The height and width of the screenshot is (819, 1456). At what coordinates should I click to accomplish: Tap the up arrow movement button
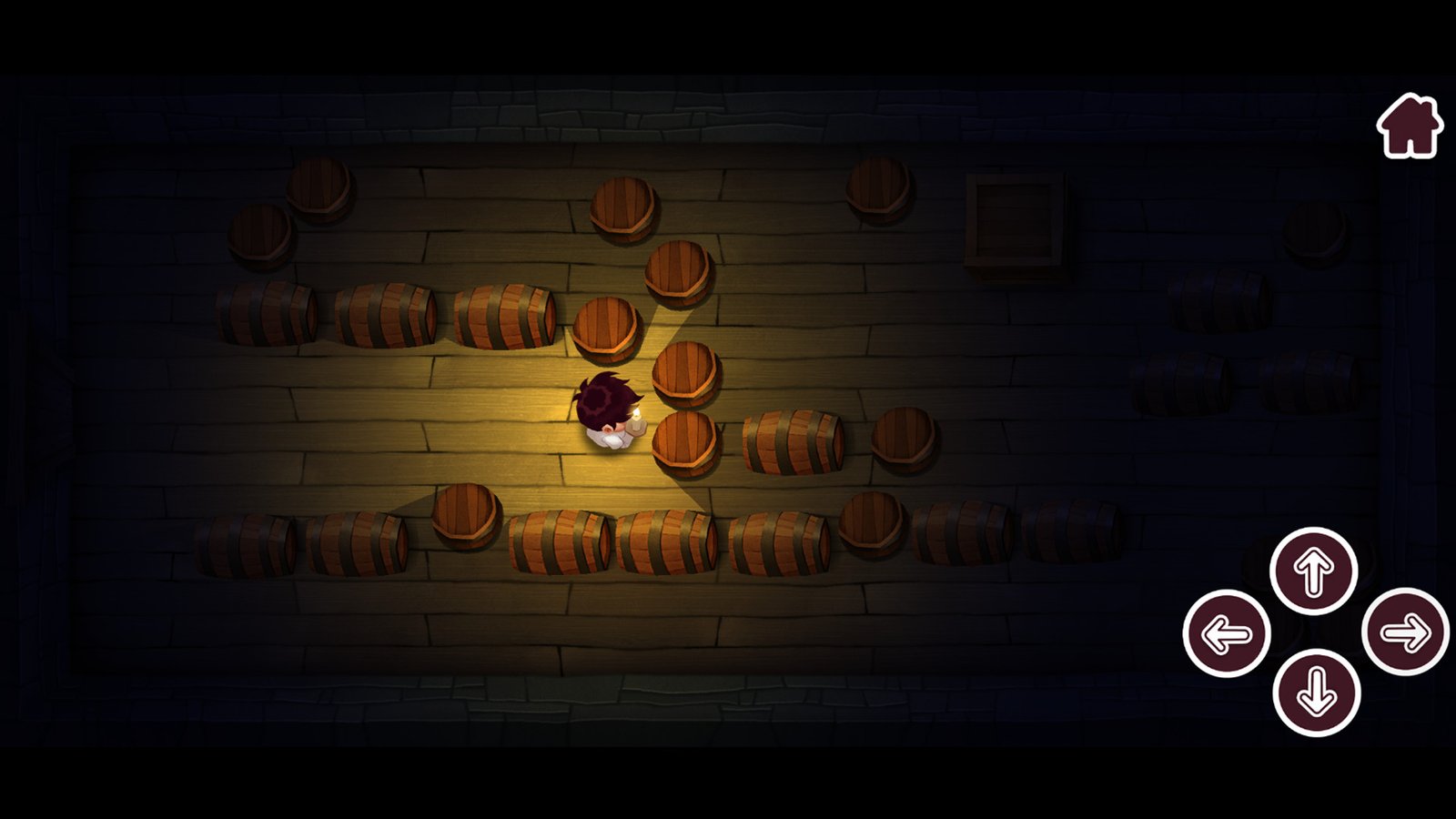pyautogui.click(x=1313, y=571)
